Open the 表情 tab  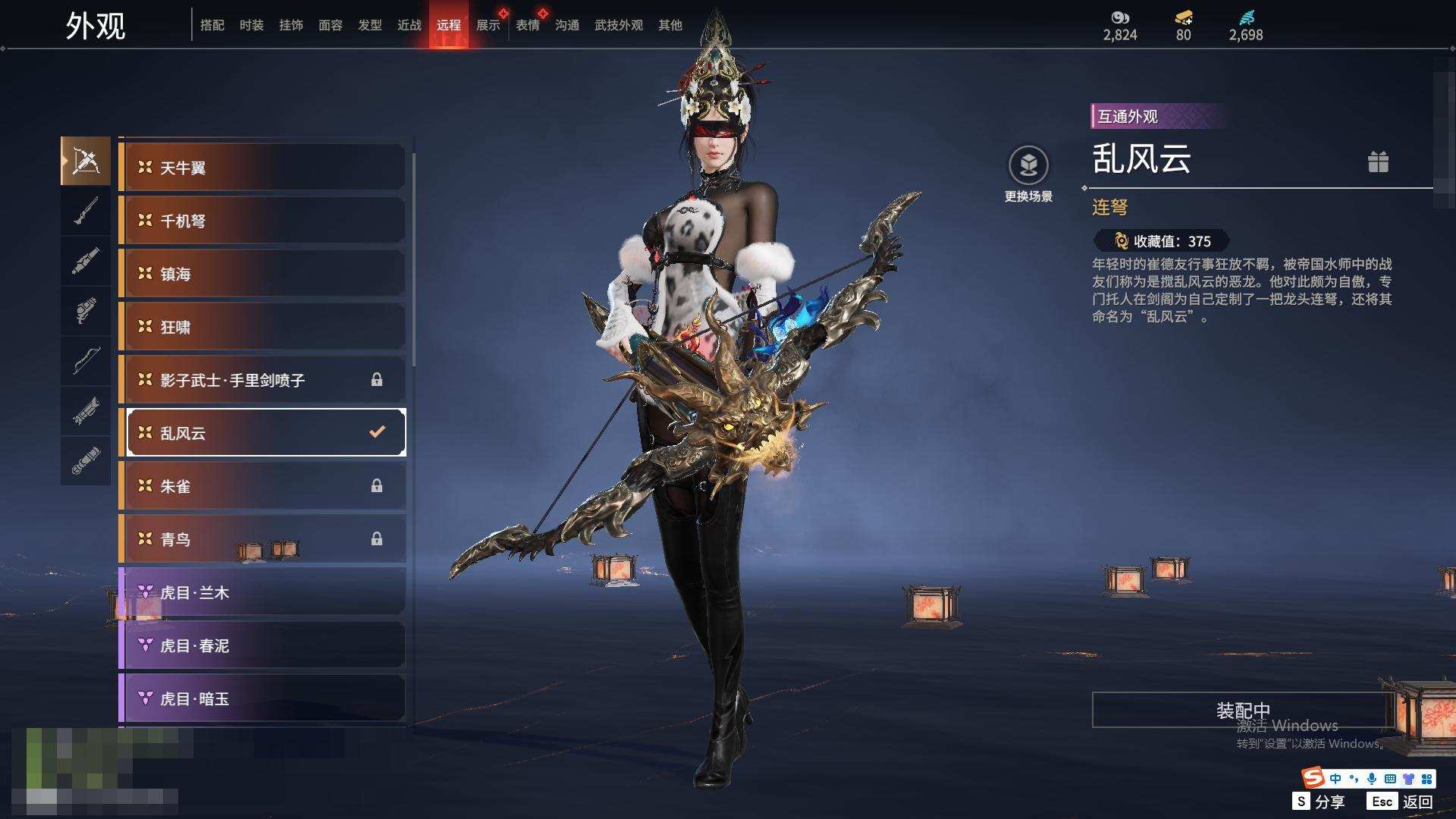tap(527, 25)
